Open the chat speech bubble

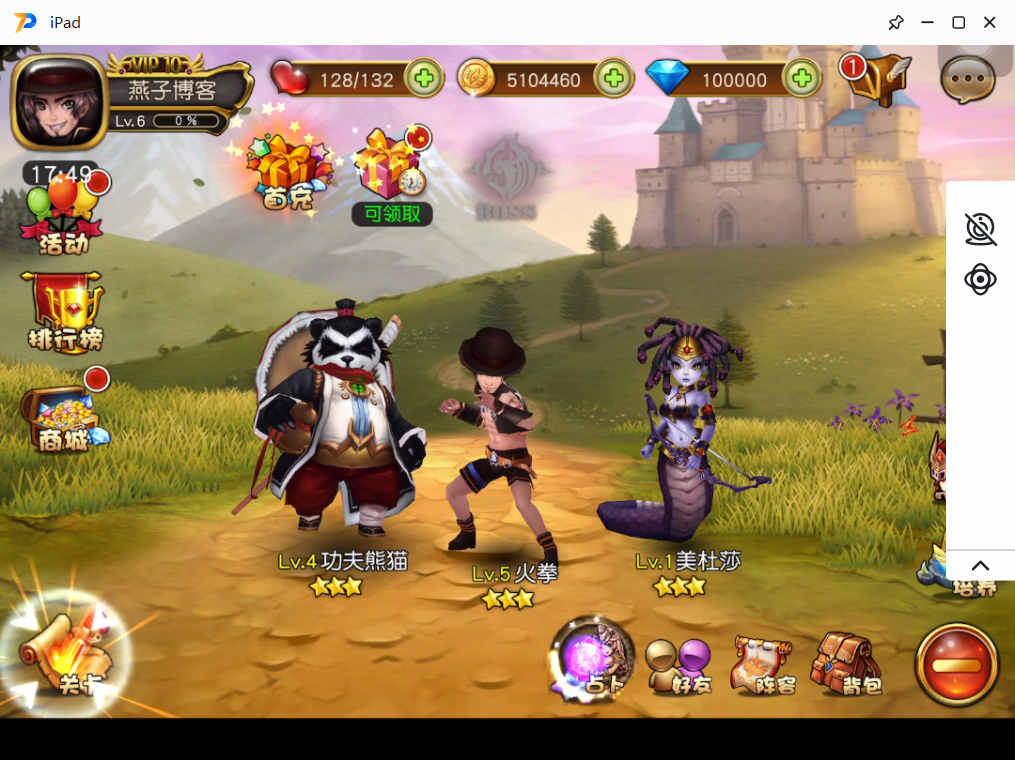(968, 79)
